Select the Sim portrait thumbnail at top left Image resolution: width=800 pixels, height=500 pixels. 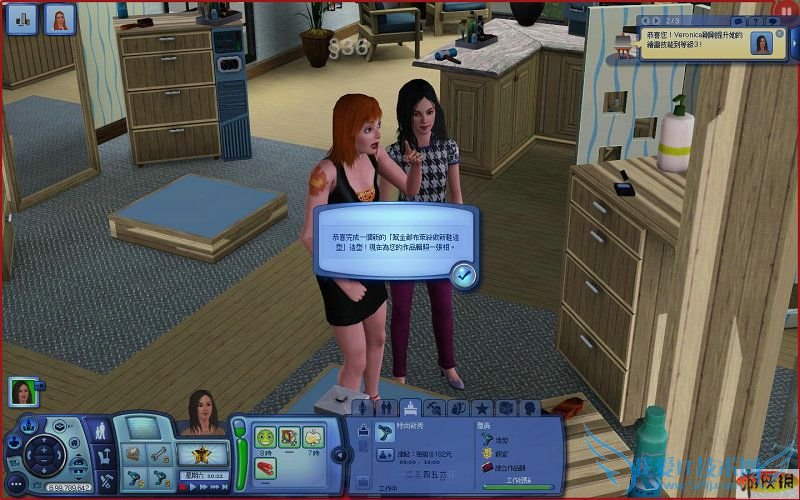(59, 19)
